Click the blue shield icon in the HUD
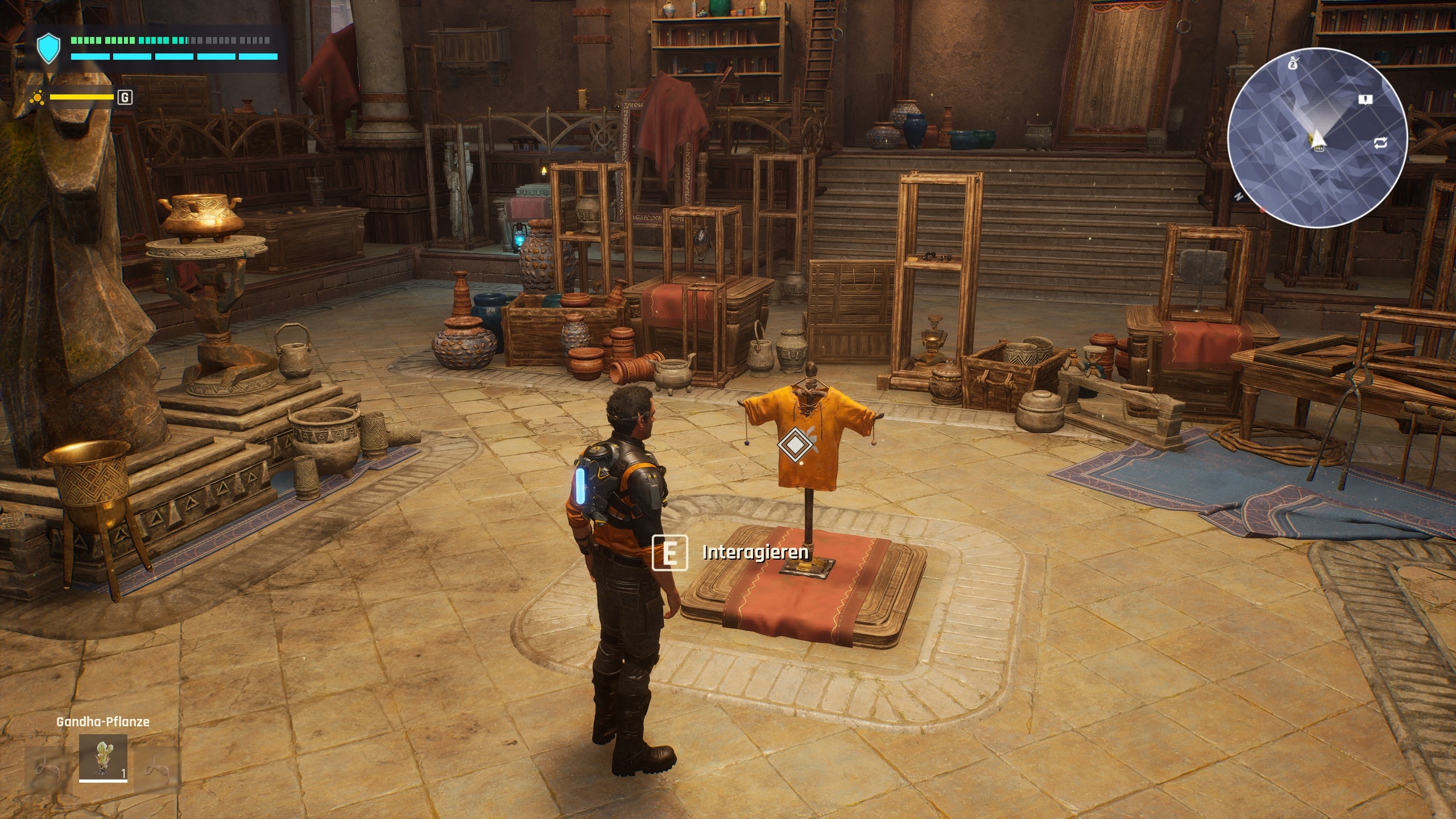1456x819 pixels. click(x=48, y=47)
